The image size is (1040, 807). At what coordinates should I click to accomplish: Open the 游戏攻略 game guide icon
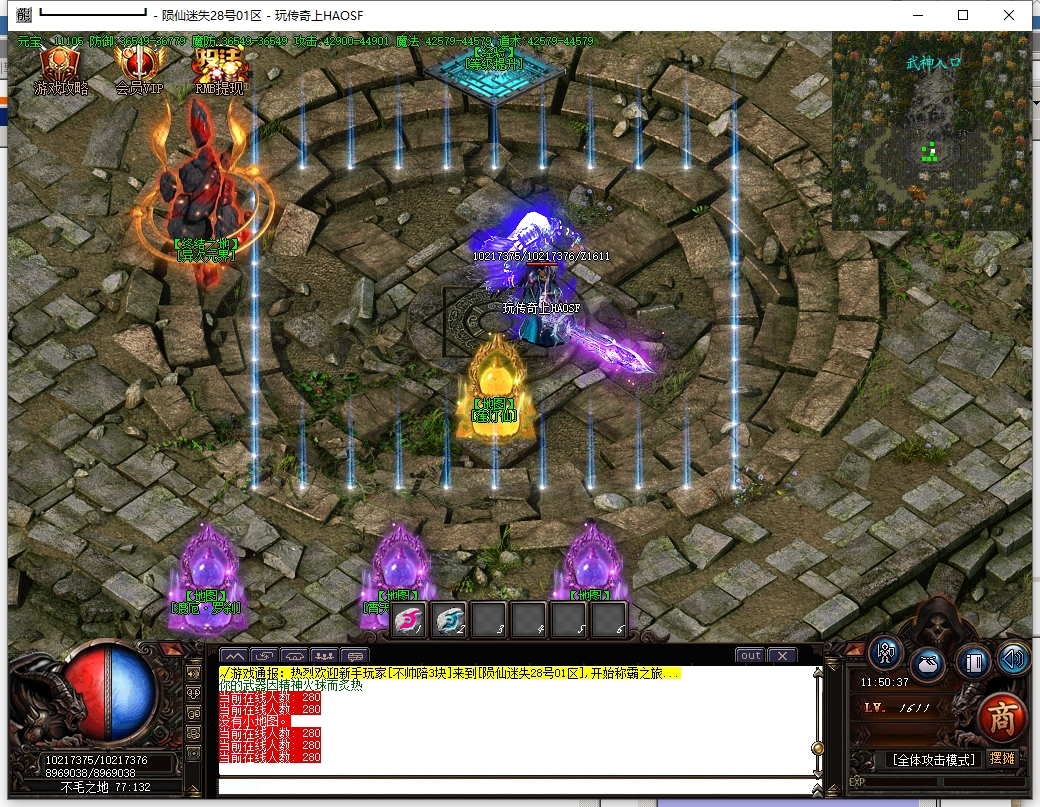point(62,71)
